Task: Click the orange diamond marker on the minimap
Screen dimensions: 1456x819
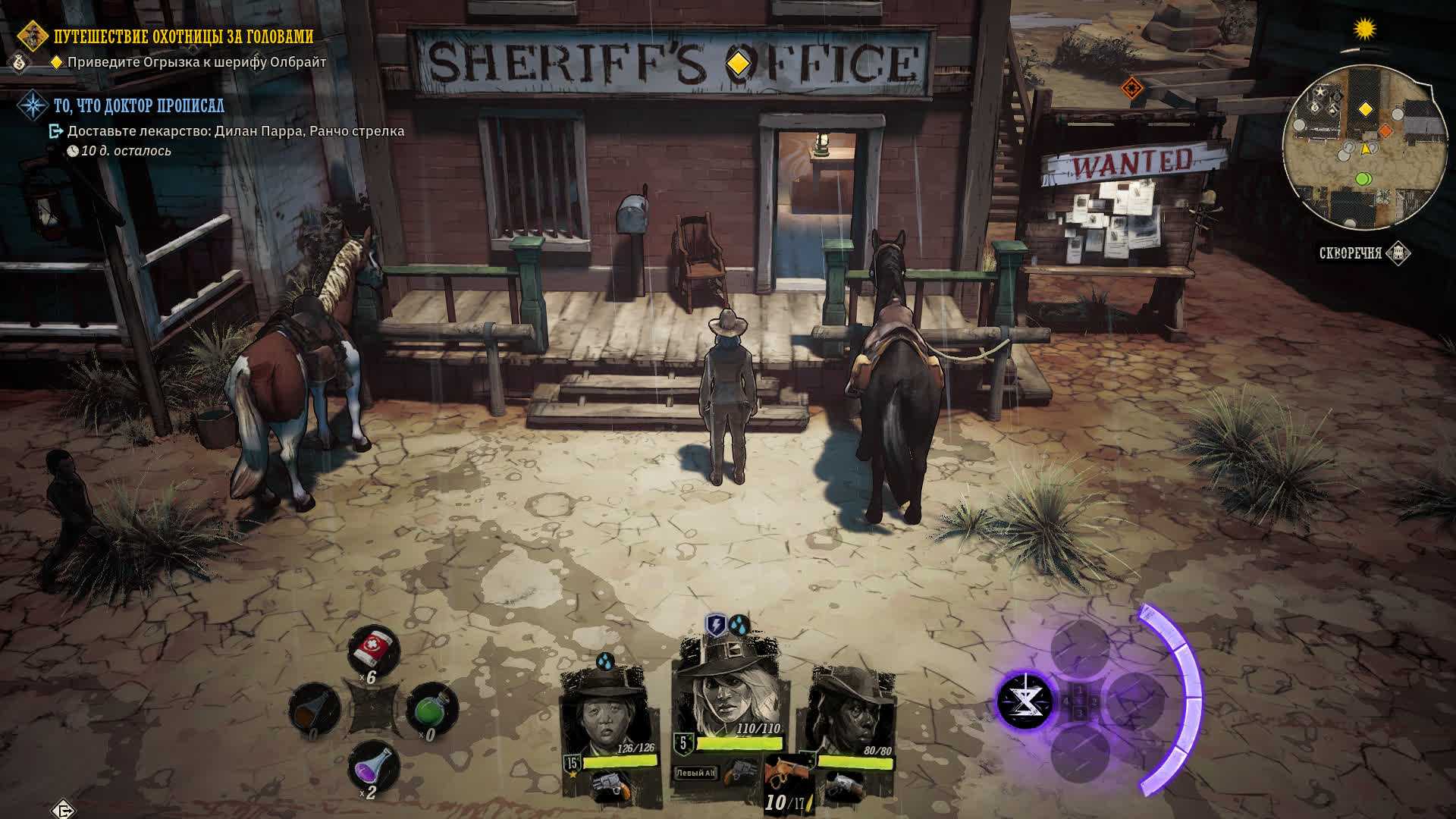Action: 1385,130
